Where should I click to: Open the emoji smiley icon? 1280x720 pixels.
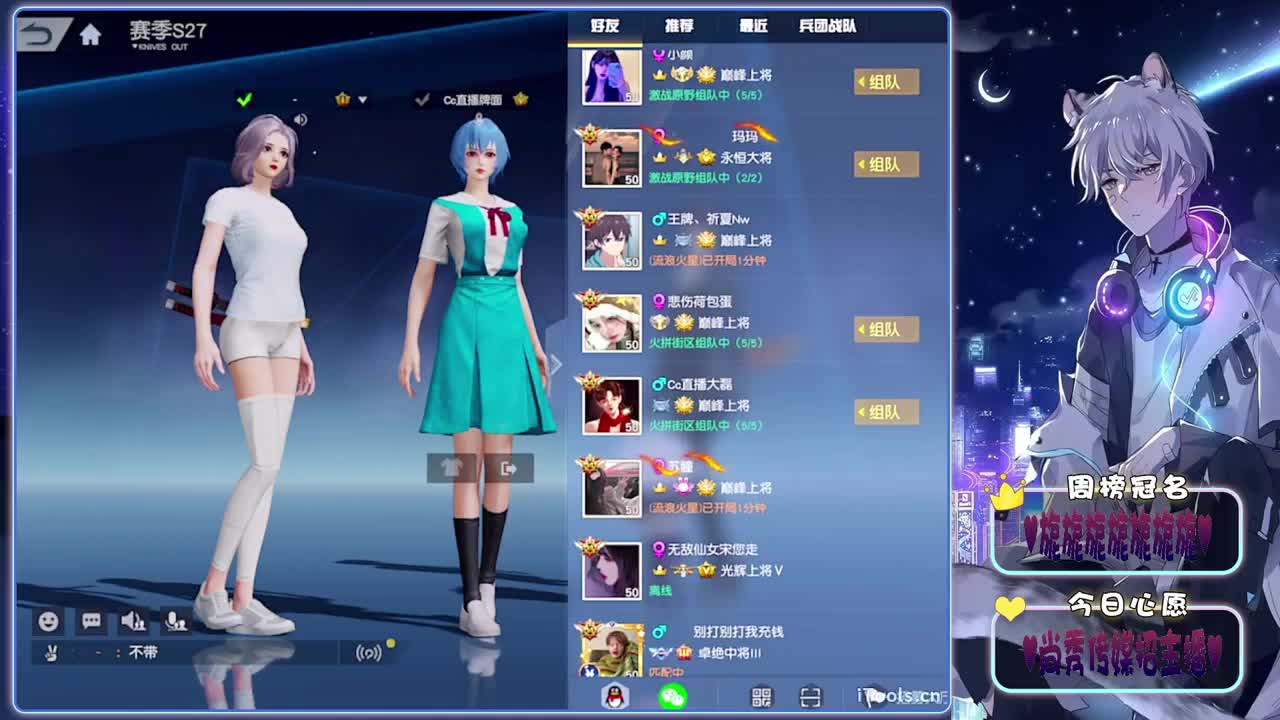coord(46,621)
